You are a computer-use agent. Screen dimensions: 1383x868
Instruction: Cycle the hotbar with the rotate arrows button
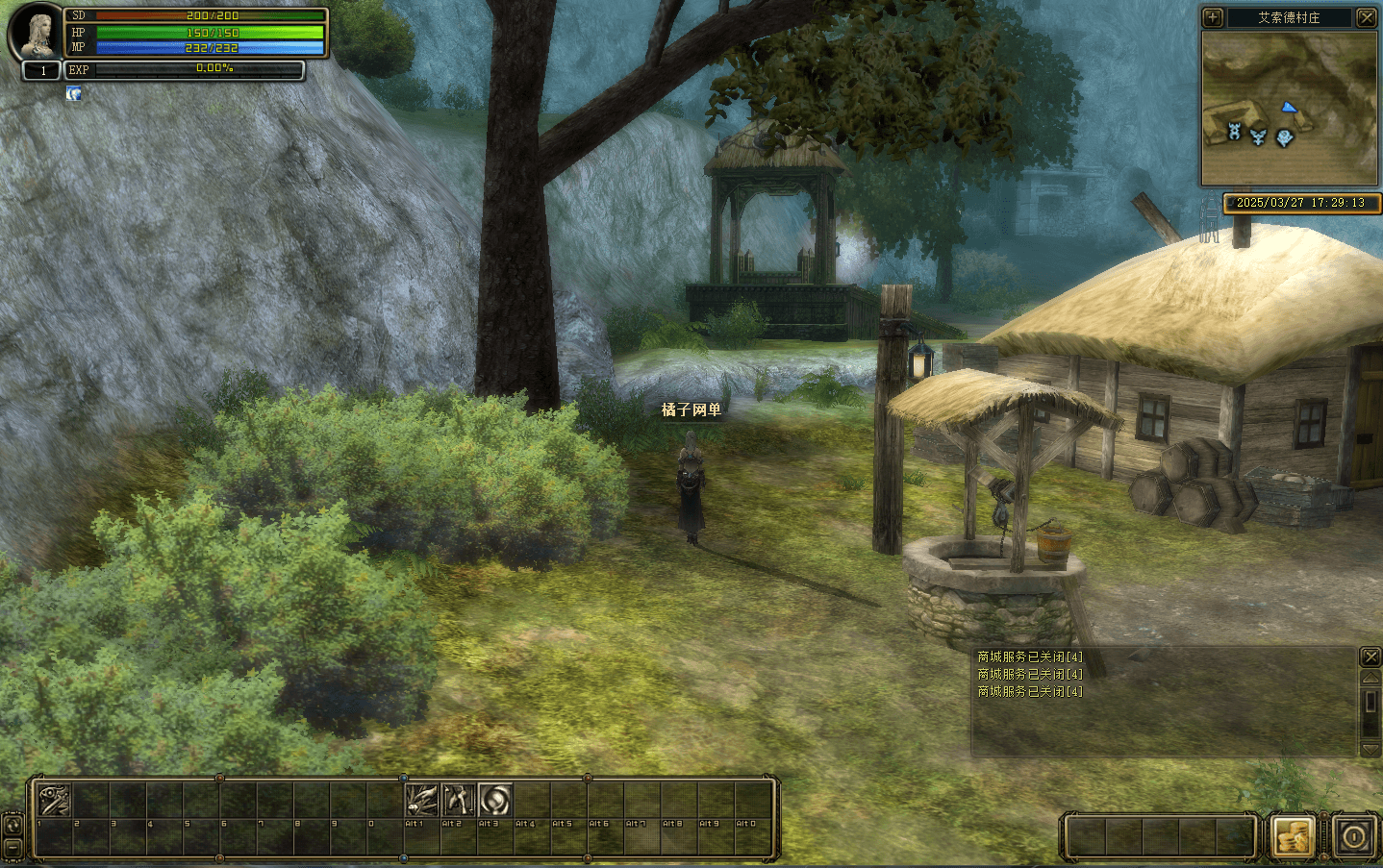point(13,825)
